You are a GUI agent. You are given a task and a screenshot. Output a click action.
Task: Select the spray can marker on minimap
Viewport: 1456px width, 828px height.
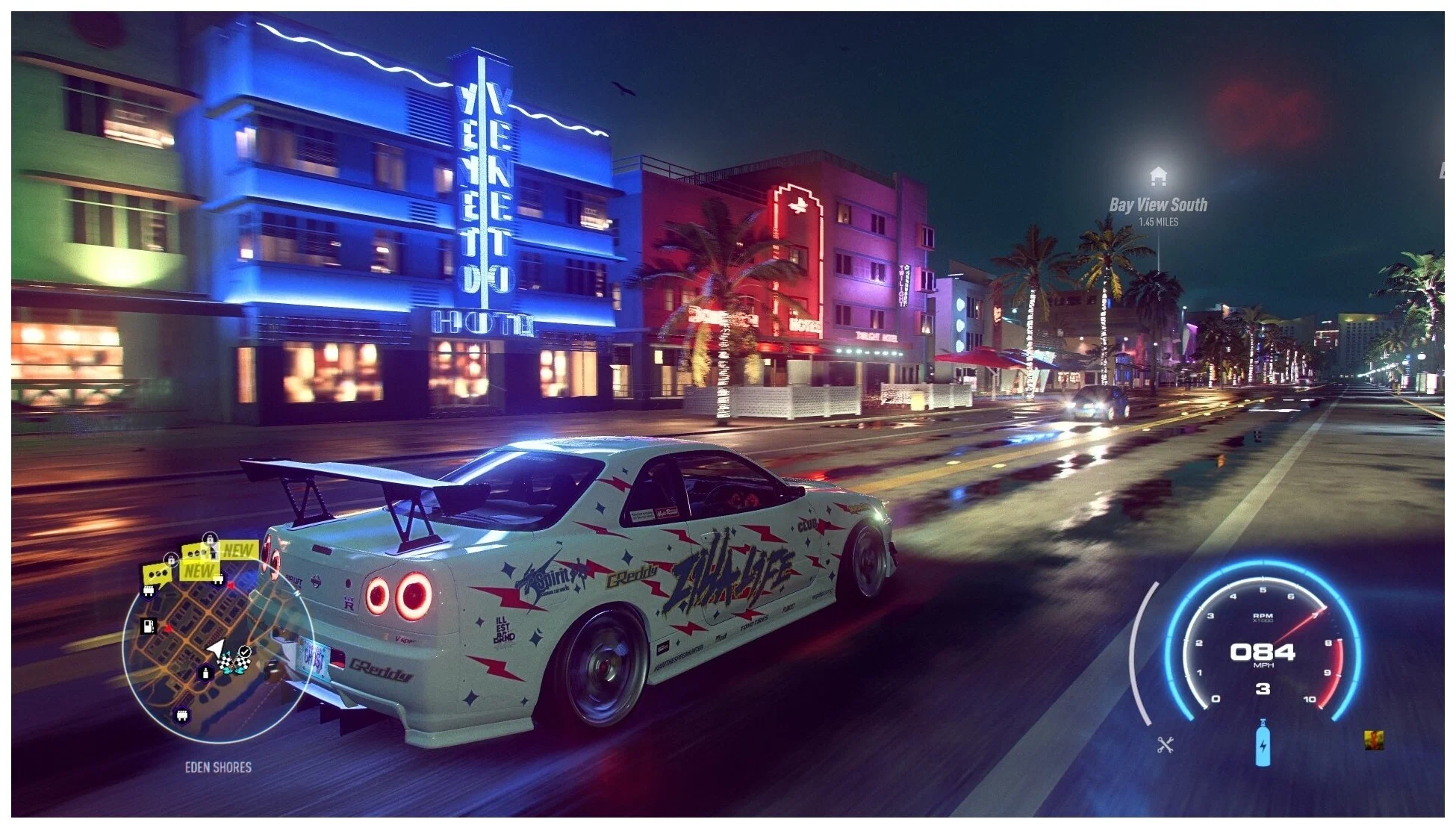pyautogui.click(x=206, y=673)
